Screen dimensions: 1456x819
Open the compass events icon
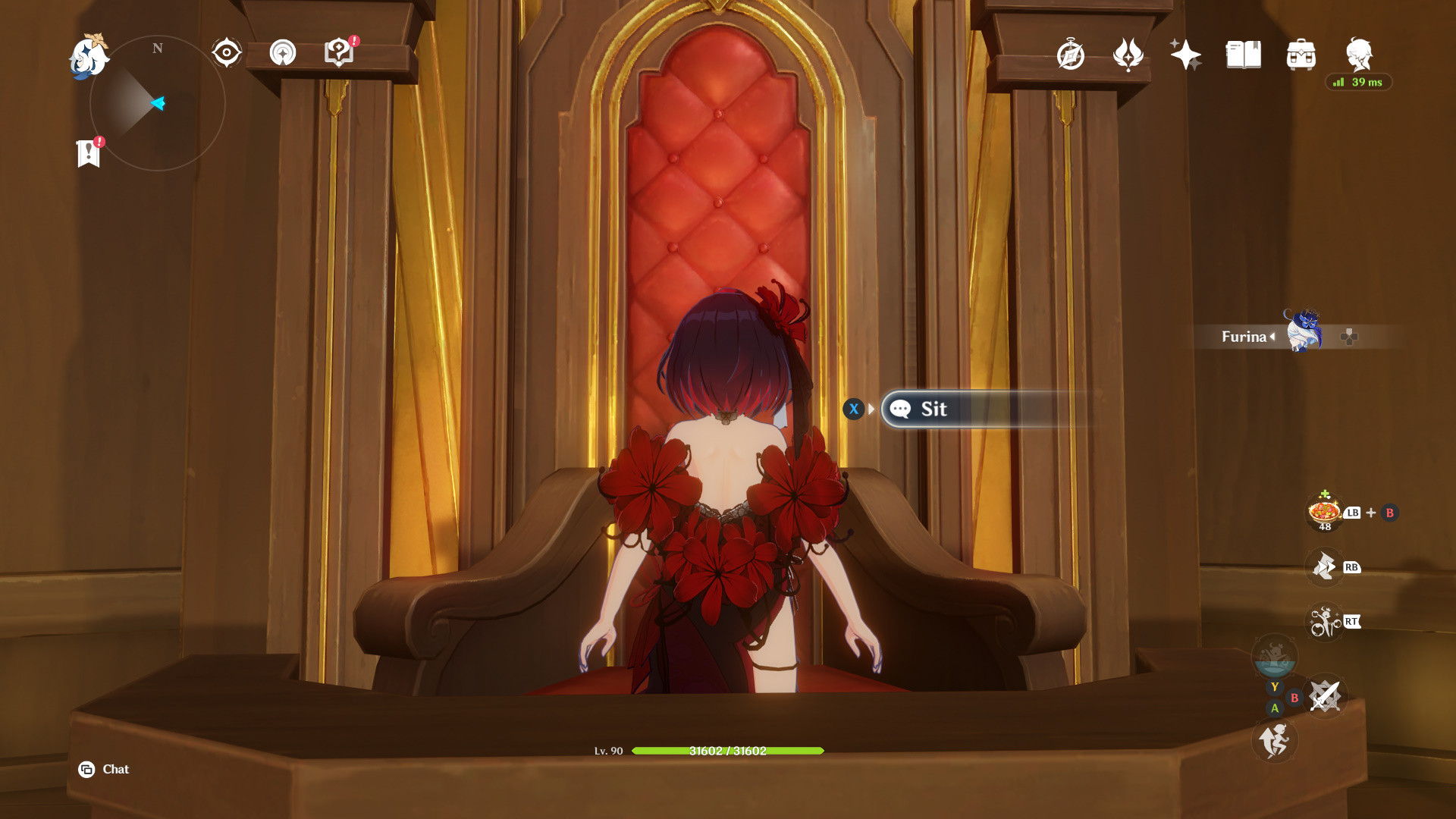point(1070,55)
